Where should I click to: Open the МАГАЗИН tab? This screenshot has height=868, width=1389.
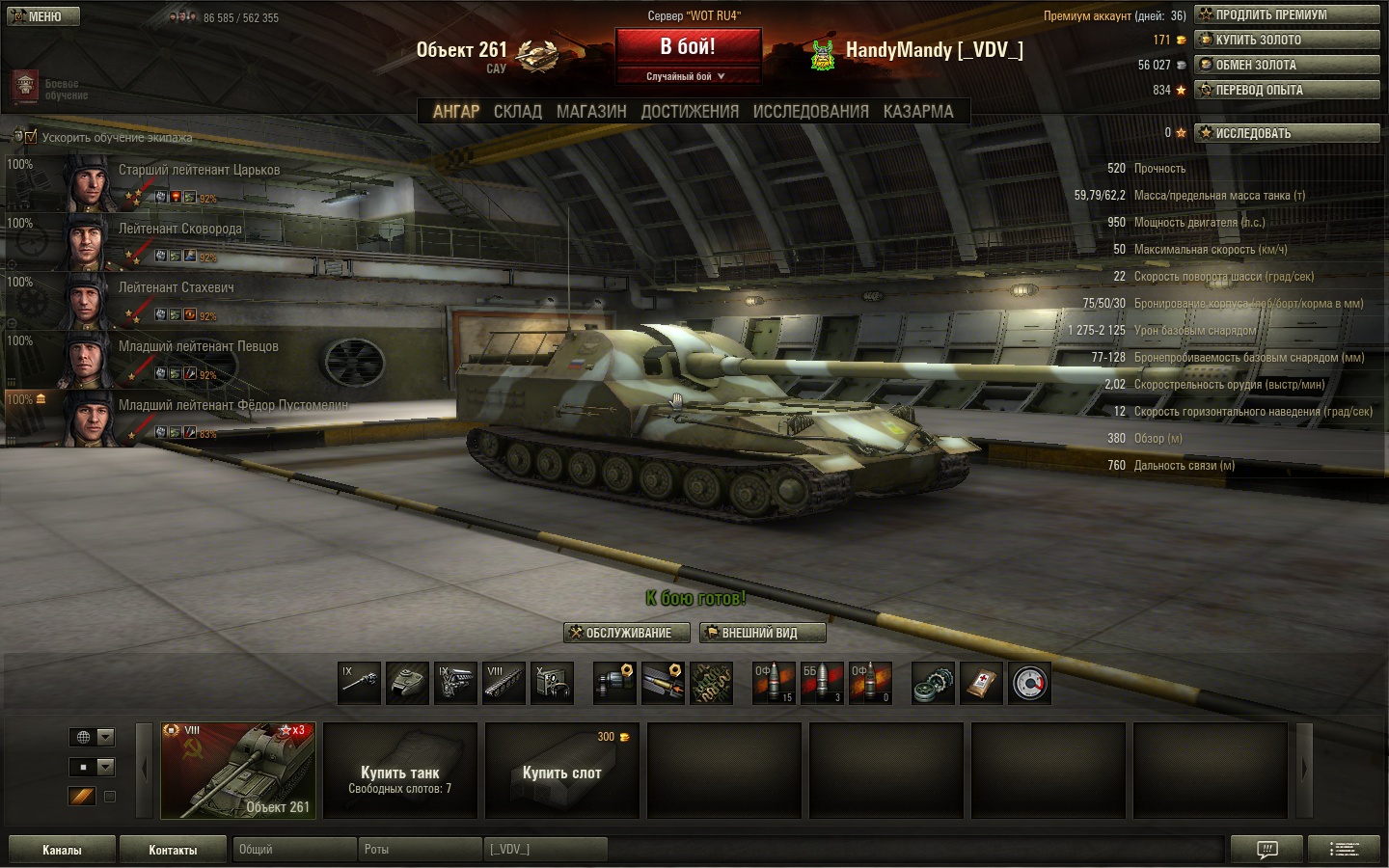coord(591,112)
